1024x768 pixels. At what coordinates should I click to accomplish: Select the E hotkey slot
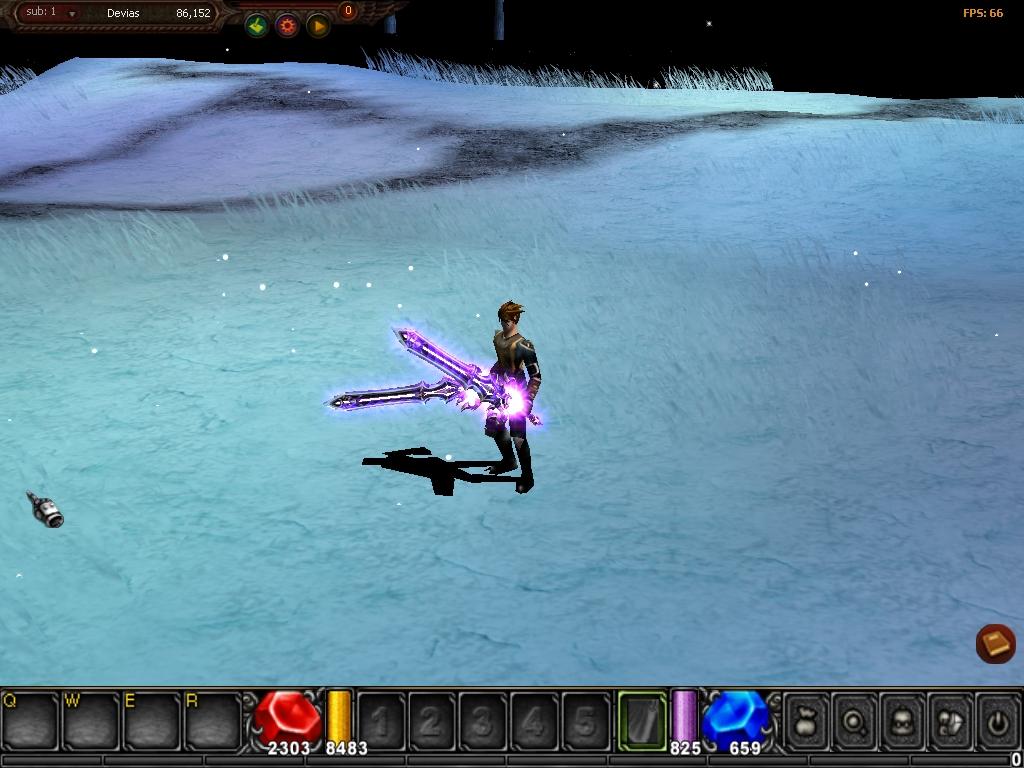click(152, 720)
